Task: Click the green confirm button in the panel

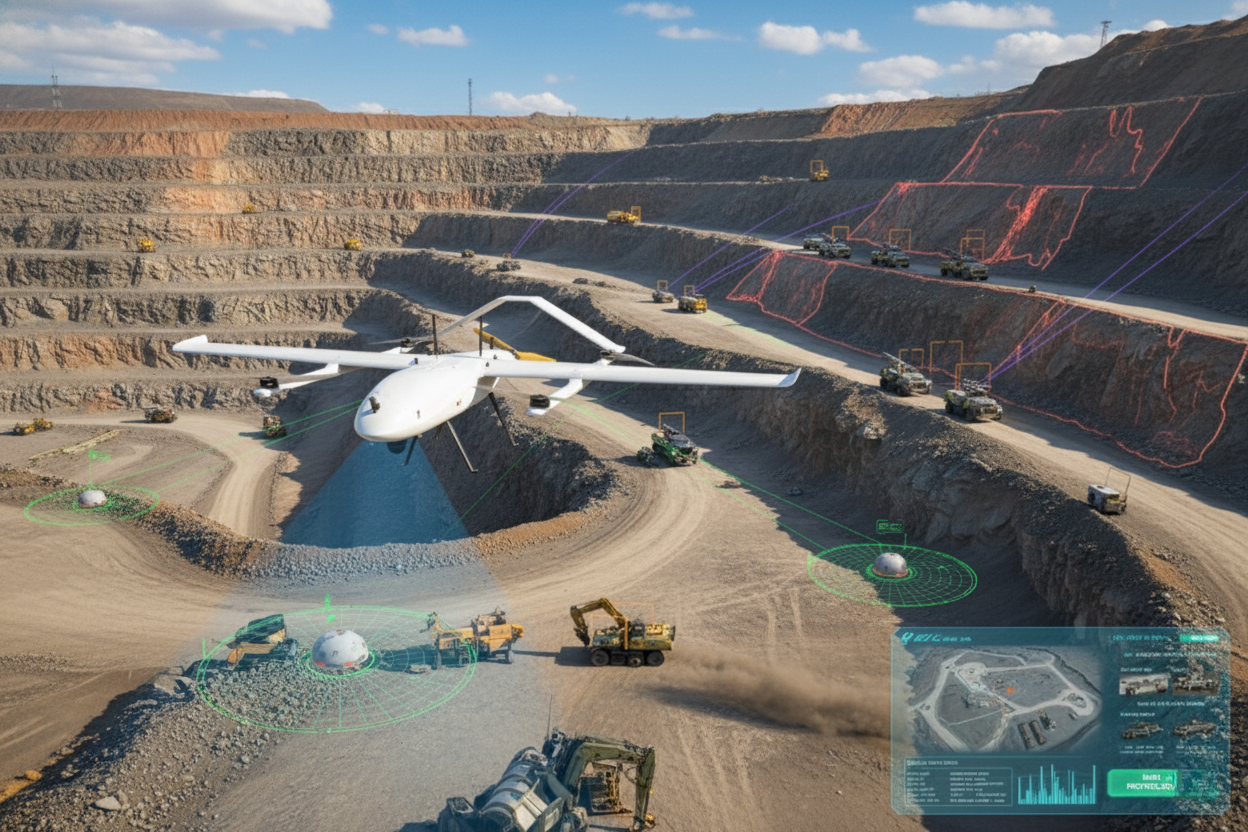Action: (1142, 782)
